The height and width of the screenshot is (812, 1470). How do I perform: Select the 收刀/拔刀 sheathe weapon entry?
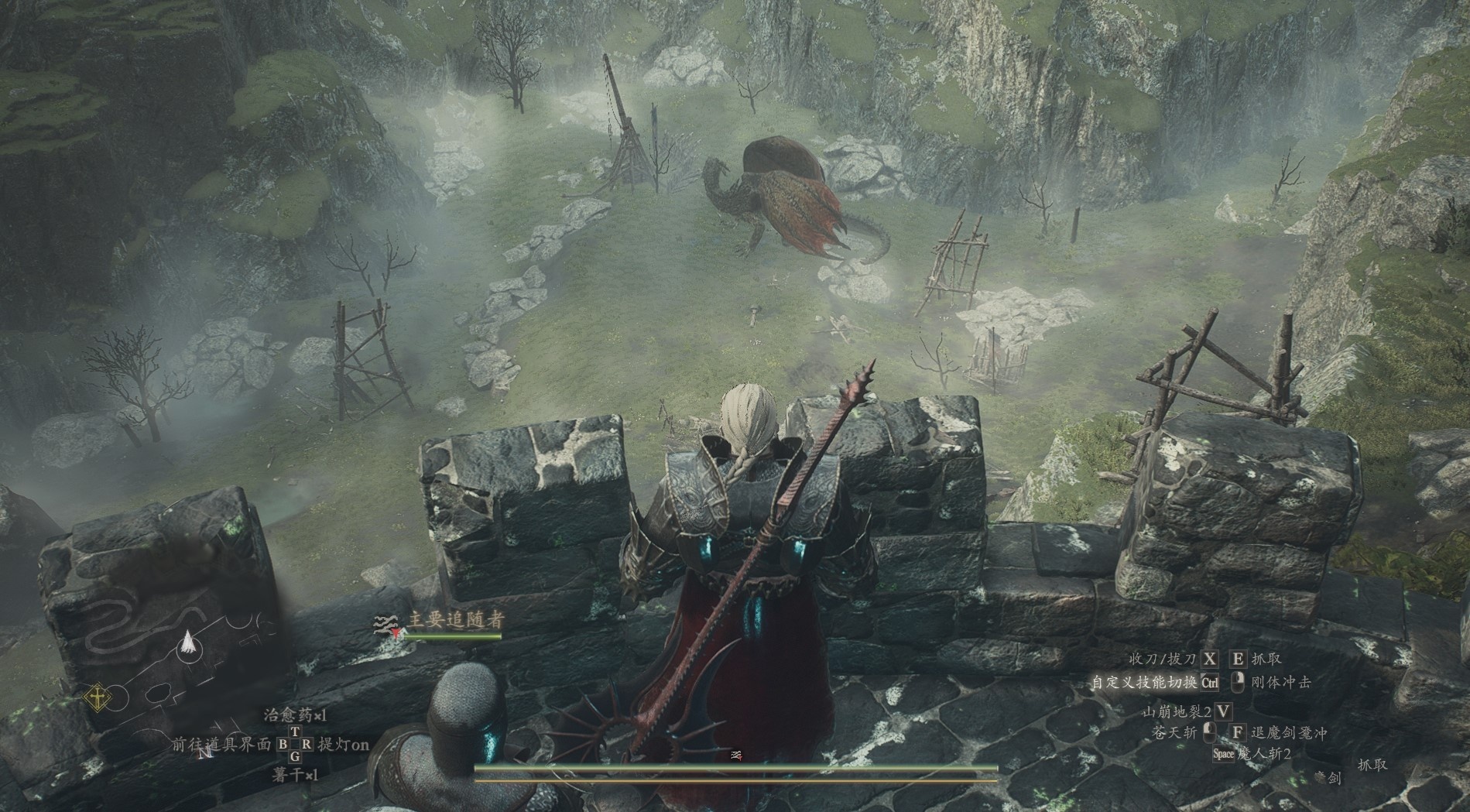(1163, 659)
